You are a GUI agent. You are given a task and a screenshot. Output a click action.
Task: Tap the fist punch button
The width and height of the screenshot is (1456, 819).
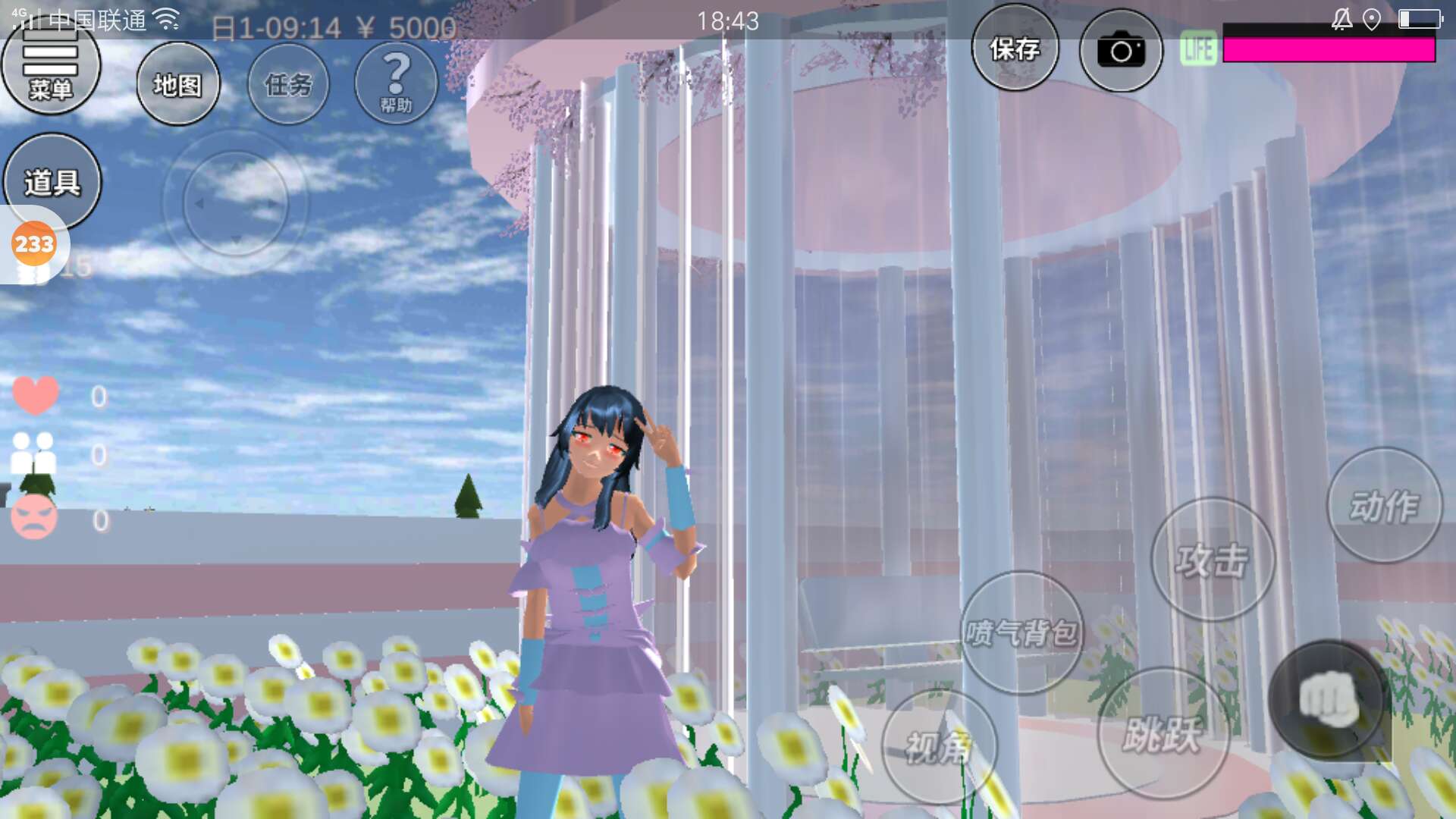click(1327, 699)
